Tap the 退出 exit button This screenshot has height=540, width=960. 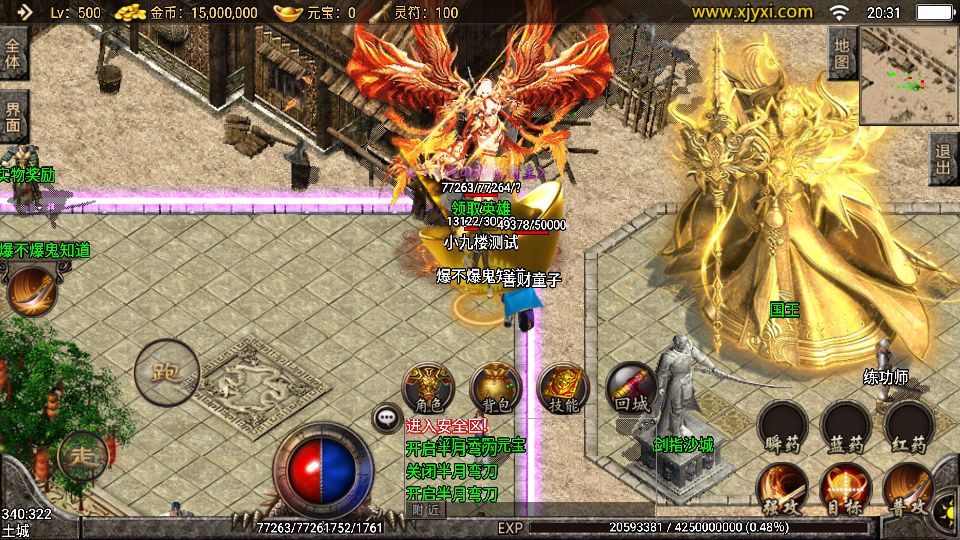[943, 158]
